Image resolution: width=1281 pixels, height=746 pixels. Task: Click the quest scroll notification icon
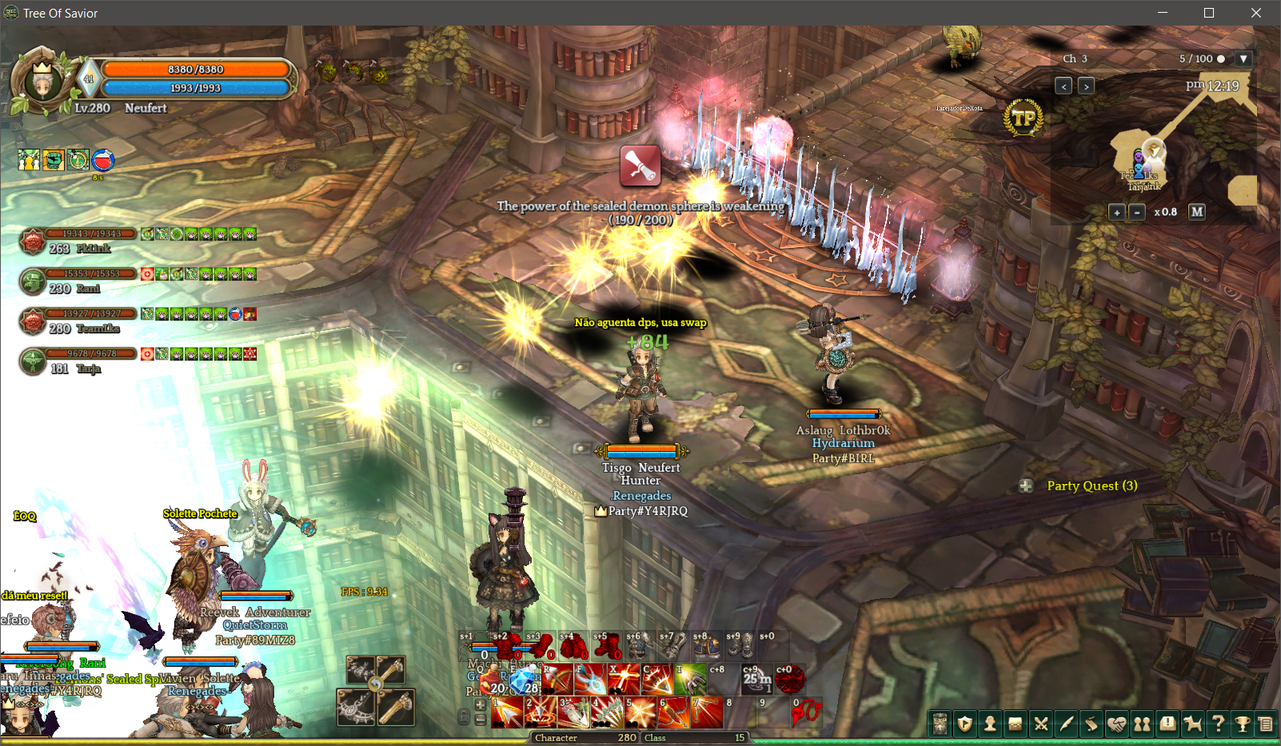(x=640, y=166)
